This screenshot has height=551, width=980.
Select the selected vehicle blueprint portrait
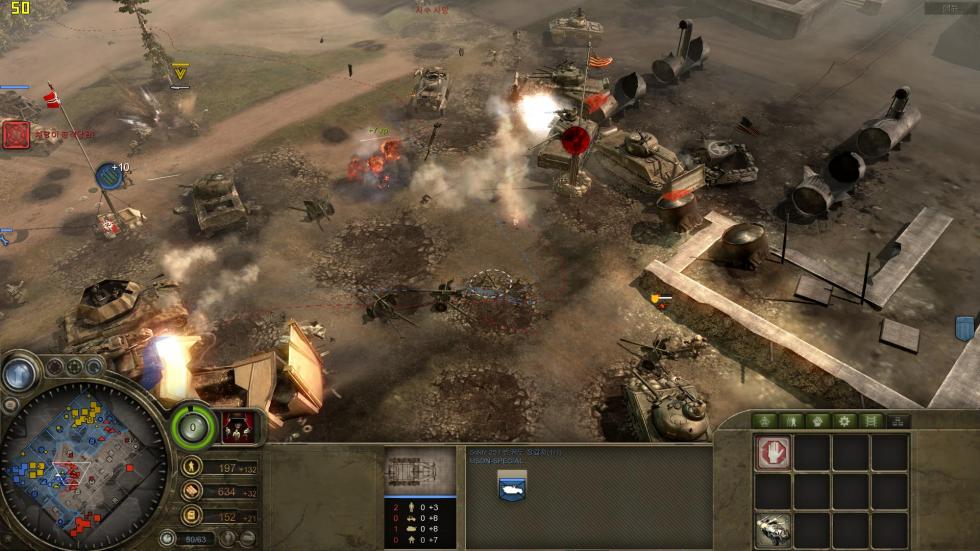(x=420, y=471)
